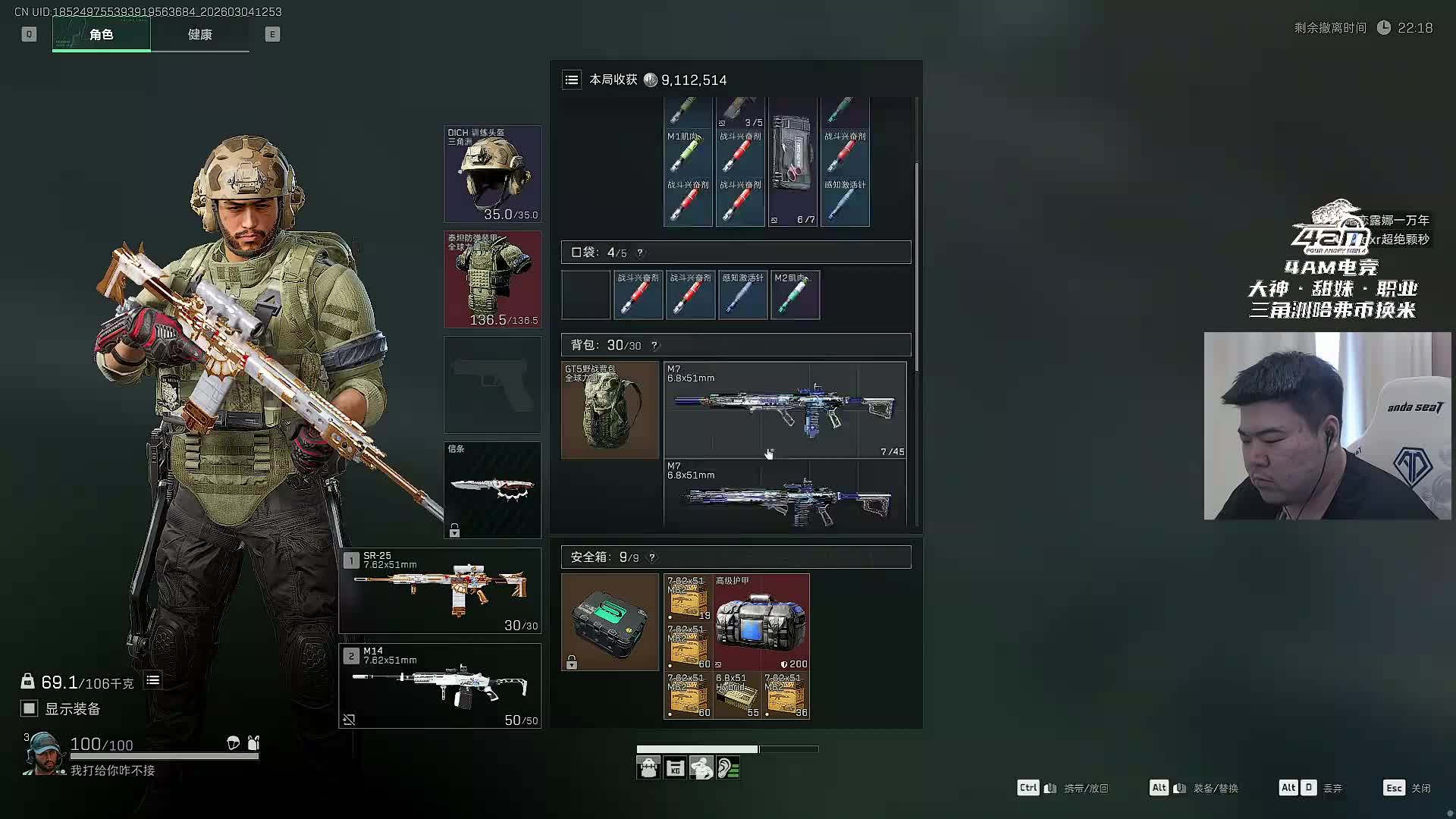The height and width of the screenshot is (819, 1456).
Task: Select the 高级护甲 repair kit item
Action: tap(761, 622)
